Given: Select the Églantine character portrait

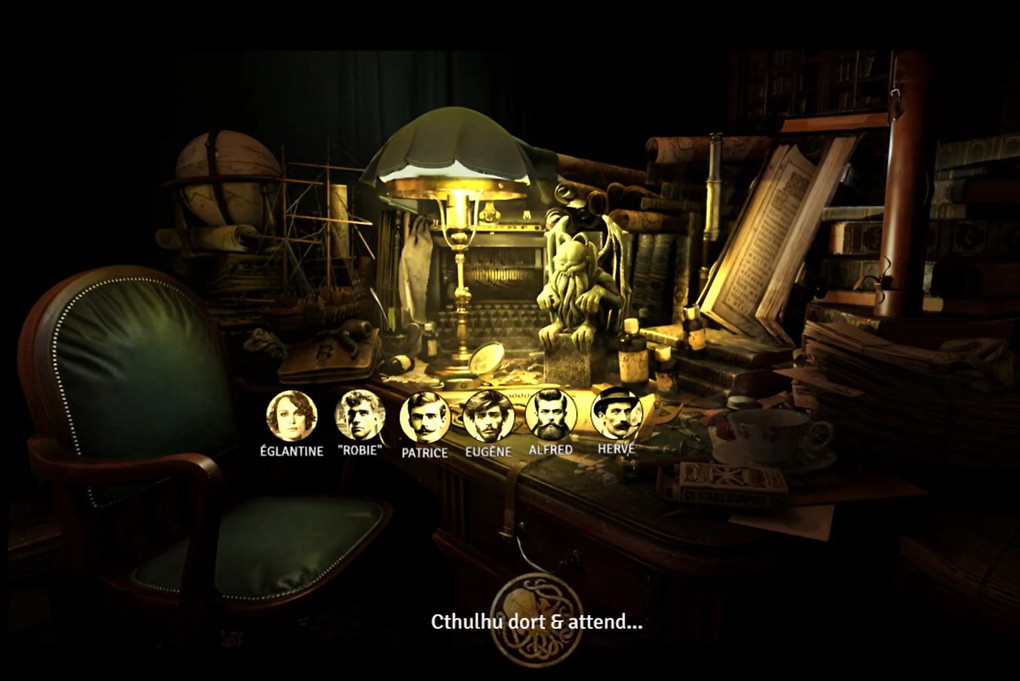Looking at the screenshot, I should [291, 416].
